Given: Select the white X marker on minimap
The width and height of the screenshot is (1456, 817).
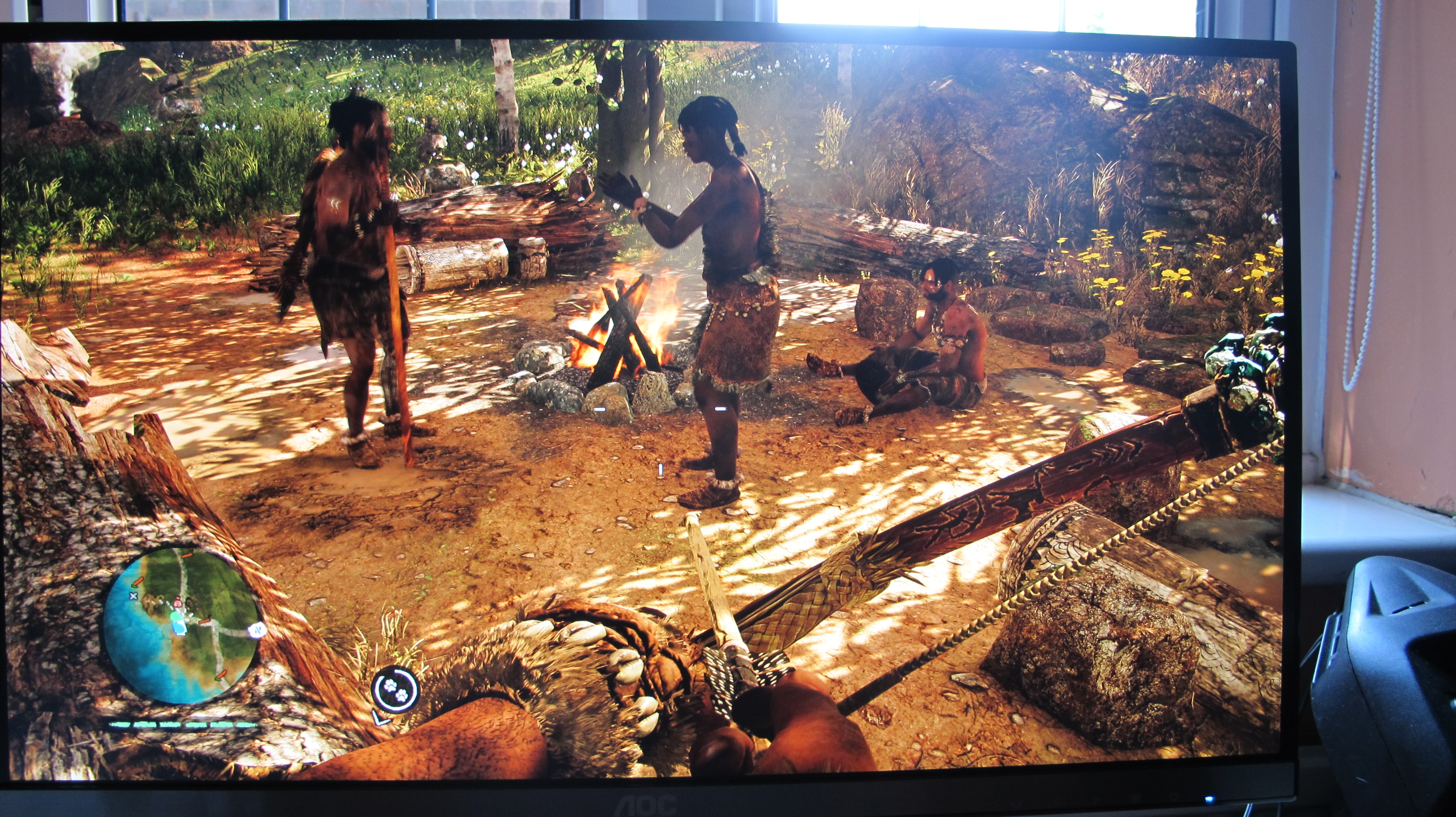Looking at the screenshot, I should [x=133, y=596].
